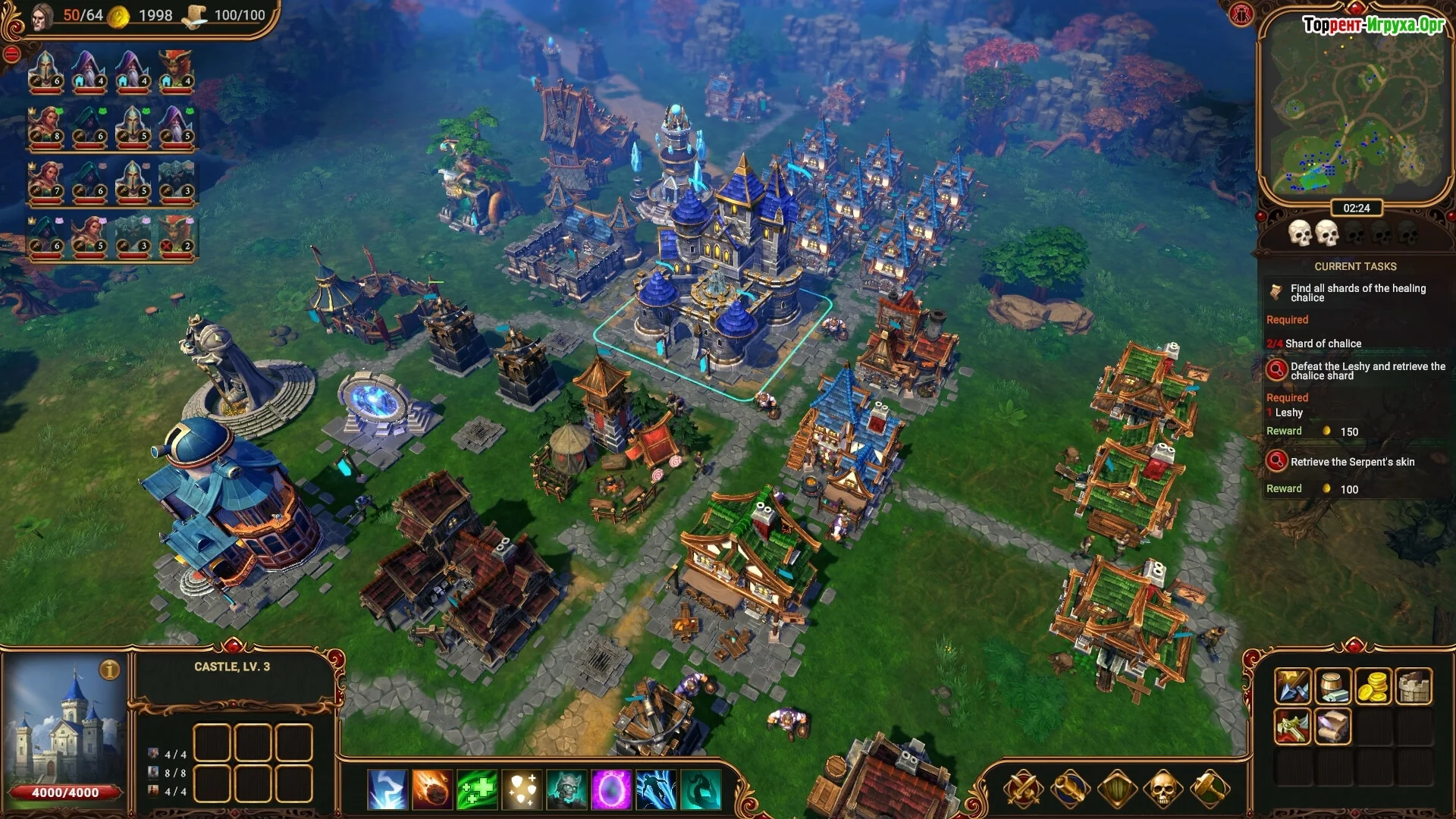1456x819 pixels.
Task: Select the barrel build option
Action: point(1332,686)
